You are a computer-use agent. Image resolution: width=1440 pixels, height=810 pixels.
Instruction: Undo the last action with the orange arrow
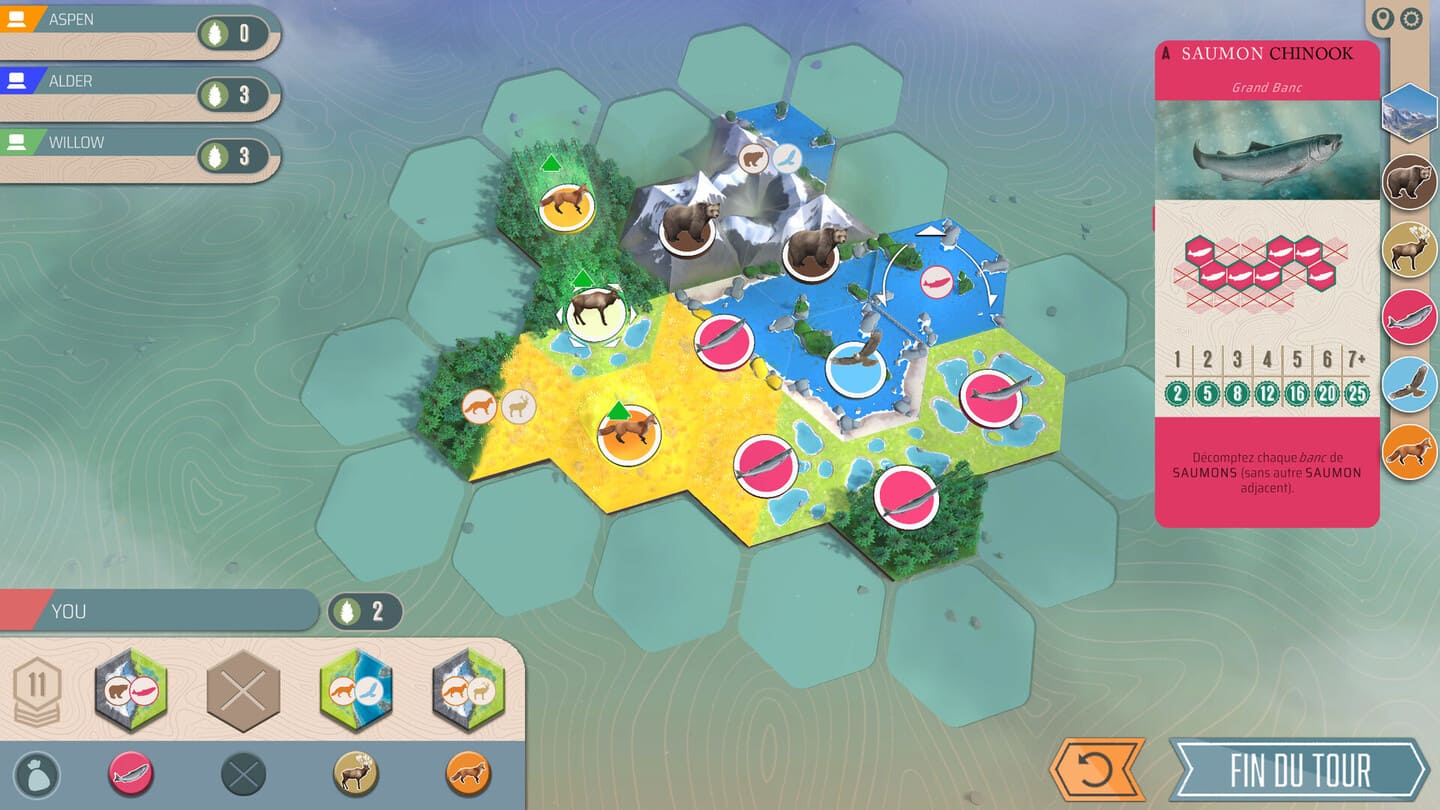[x=1096, y=770]
